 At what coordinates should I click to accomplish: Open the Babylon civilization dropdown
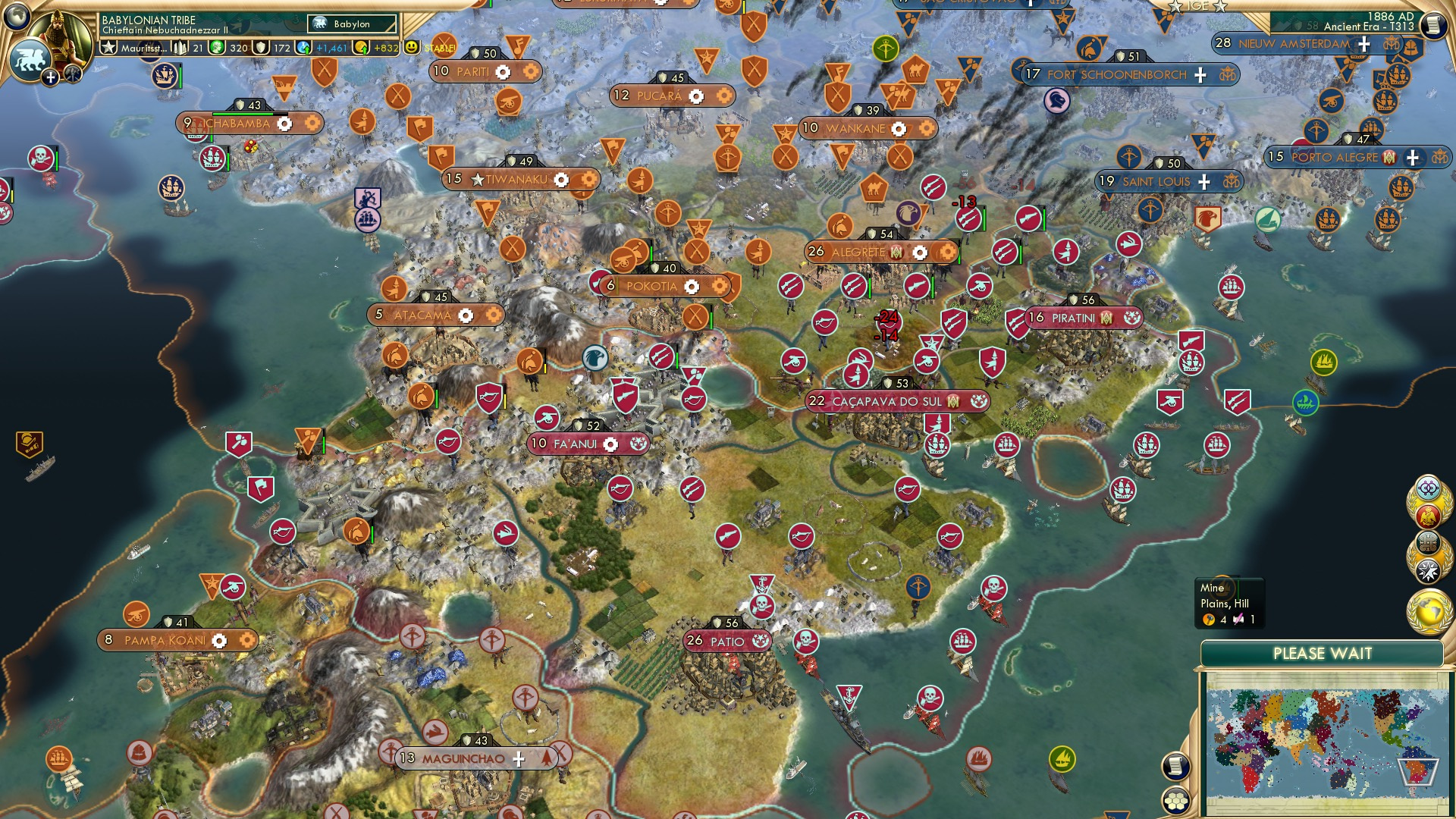351,24
